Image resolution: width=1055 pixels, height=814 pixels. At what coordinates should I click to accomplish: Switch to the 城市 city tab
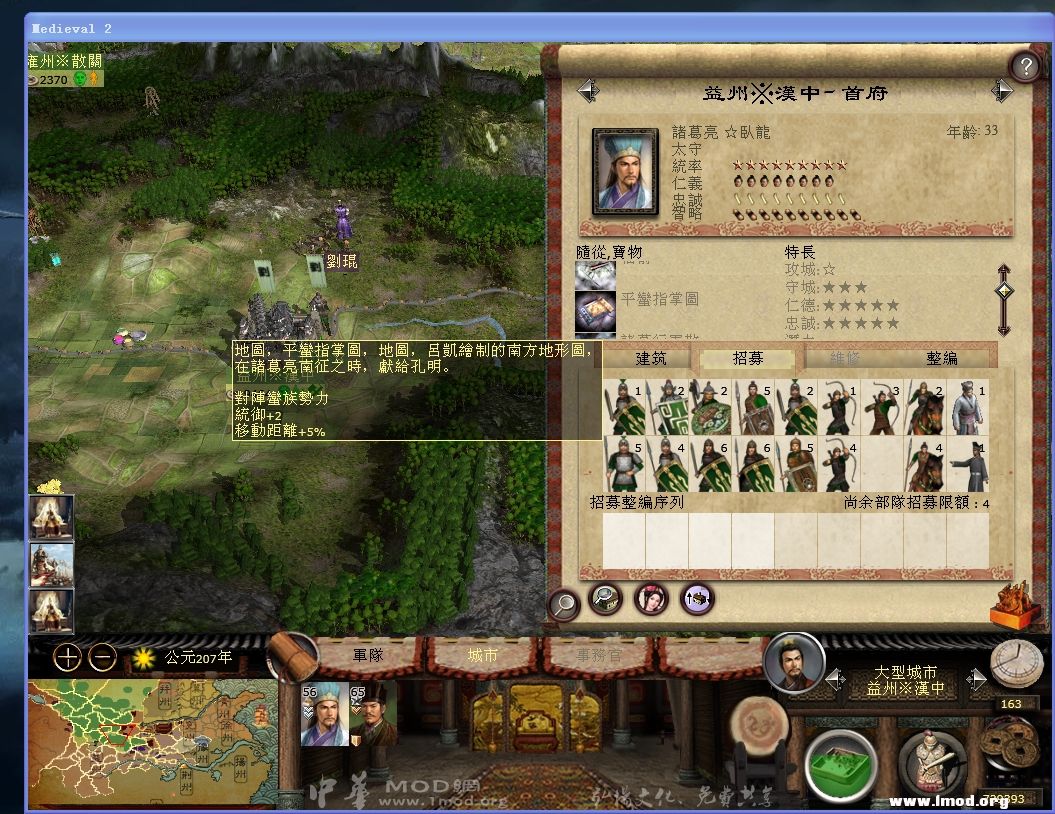point(482,656)
